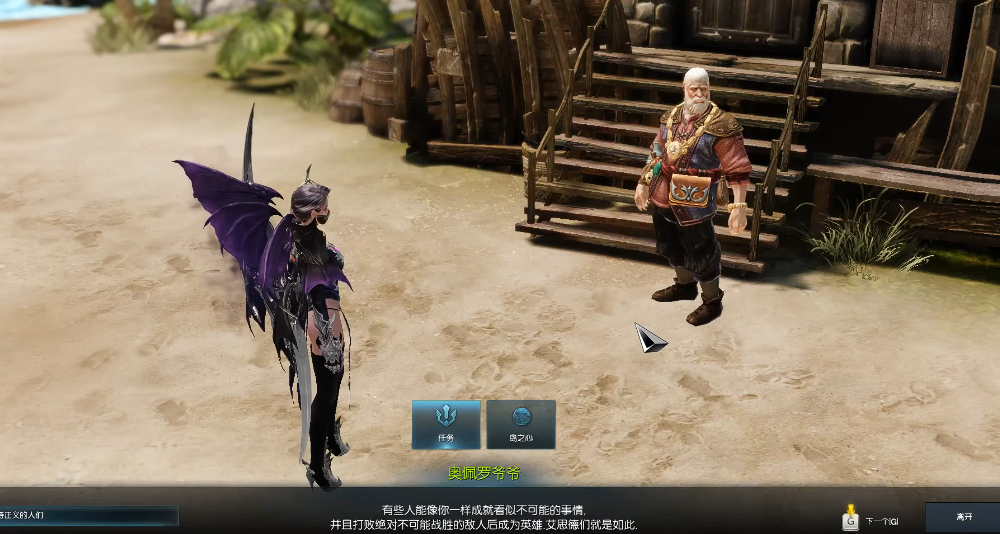Select the quest entry ending in 正义的人们
The image size is (1000, 534).
pyautogui.click(x=88, y=515)
